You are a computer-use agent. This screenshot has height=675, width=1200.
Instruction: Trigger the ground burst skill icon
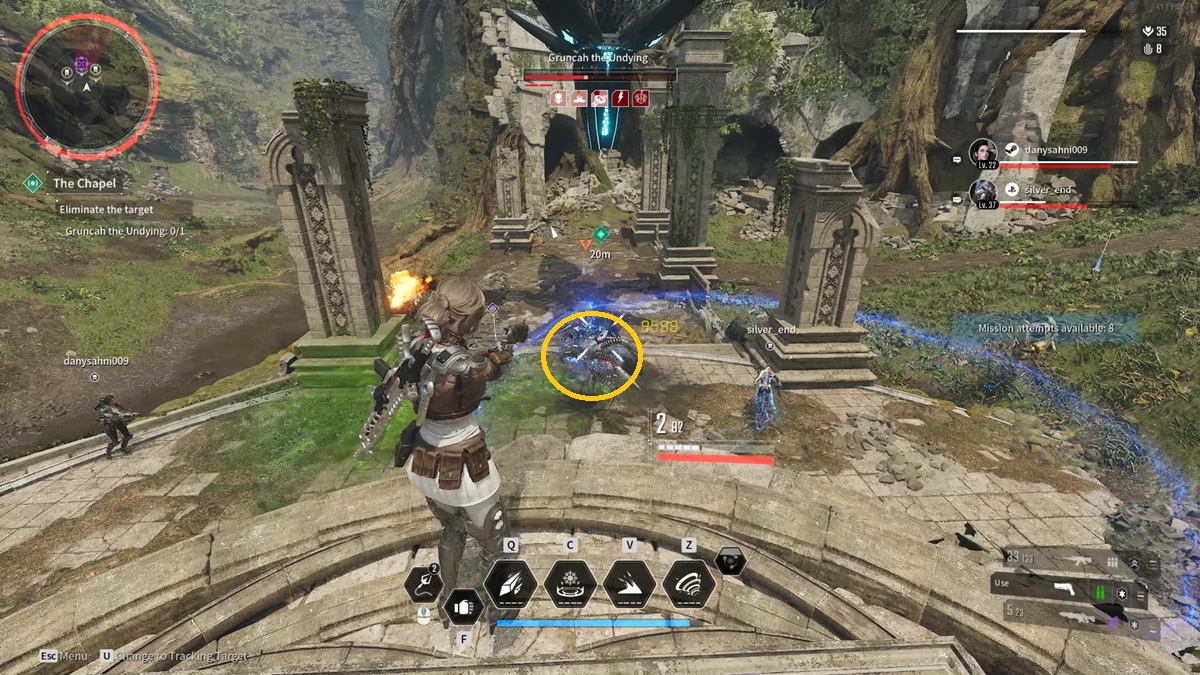[629, 583]
